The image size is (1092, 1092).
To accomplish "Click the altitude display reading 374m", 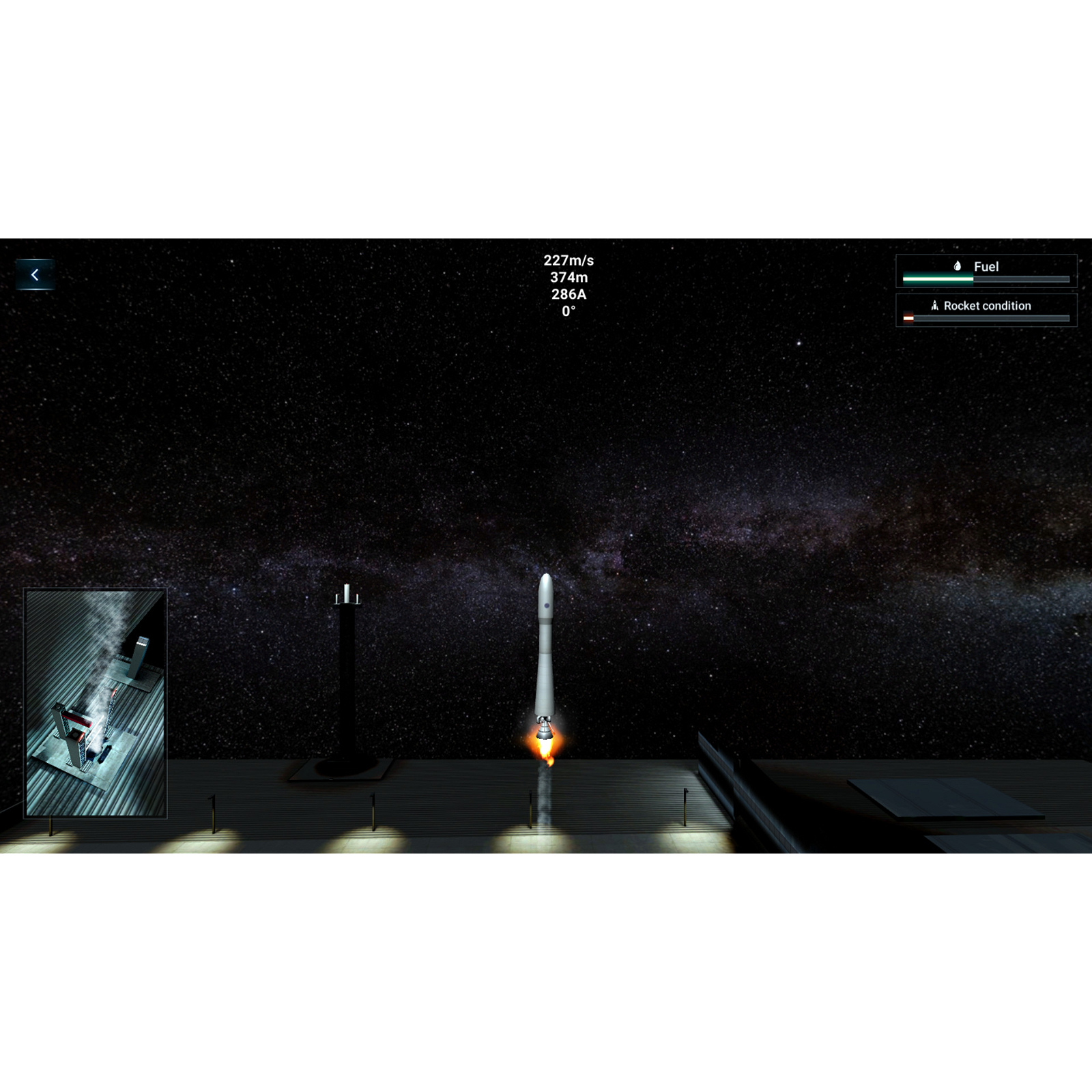I will [568, 278].
